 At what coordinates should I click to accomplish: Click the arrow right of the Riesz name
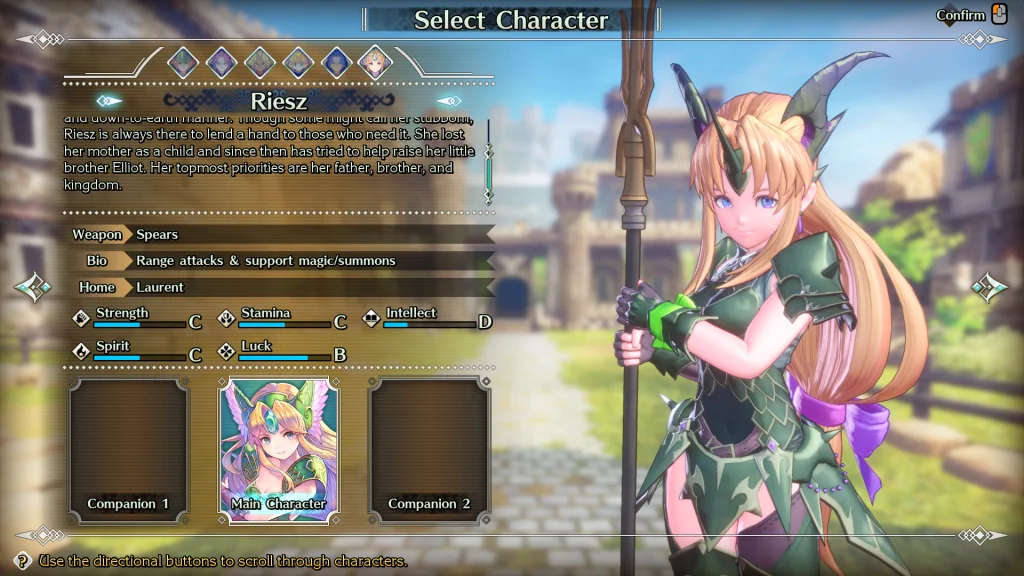point(449,101)
